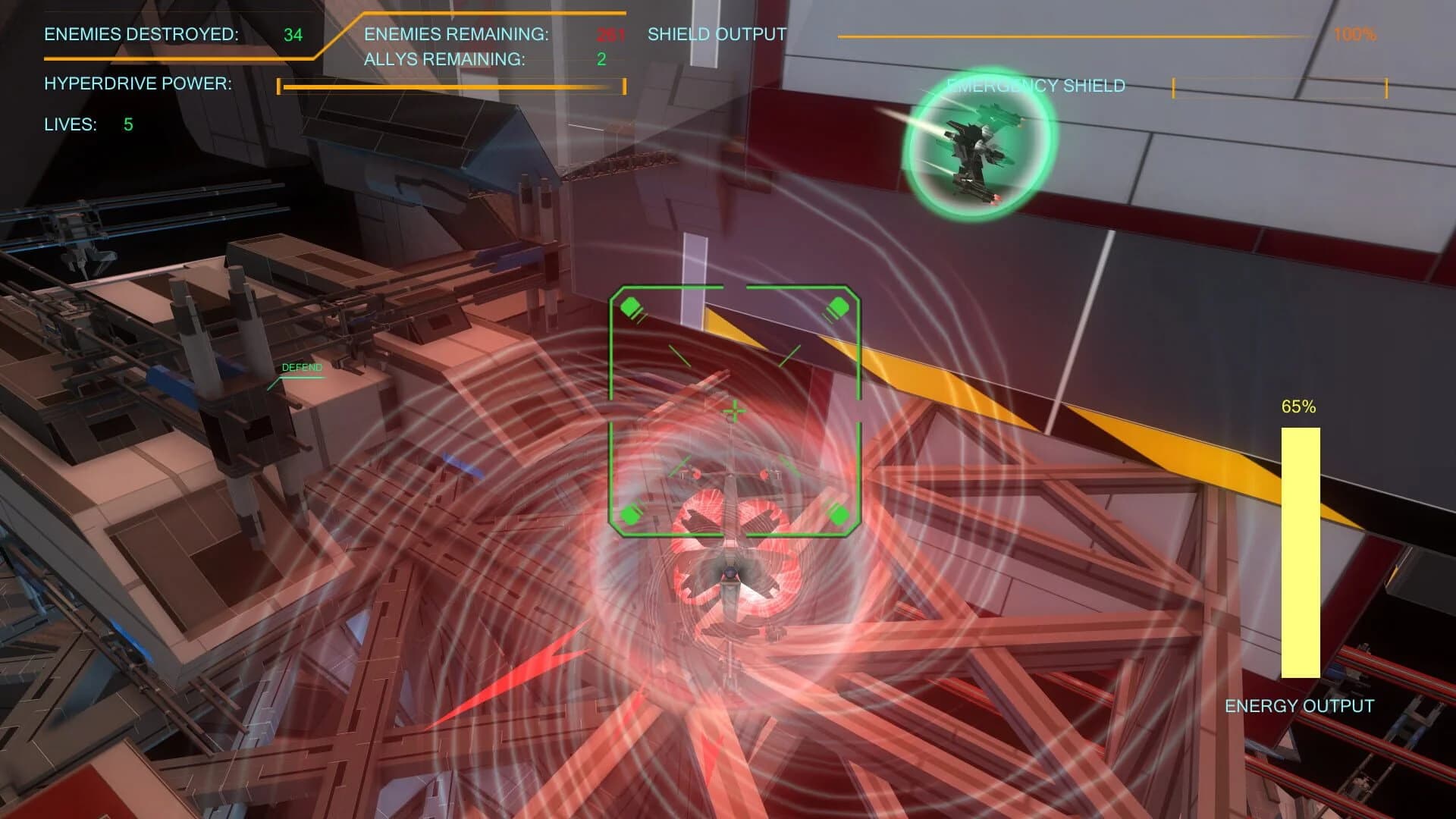This screenshot has height=819, width=1456.
Task: Collapse the LIVES counter display
Action: (72, 125)
